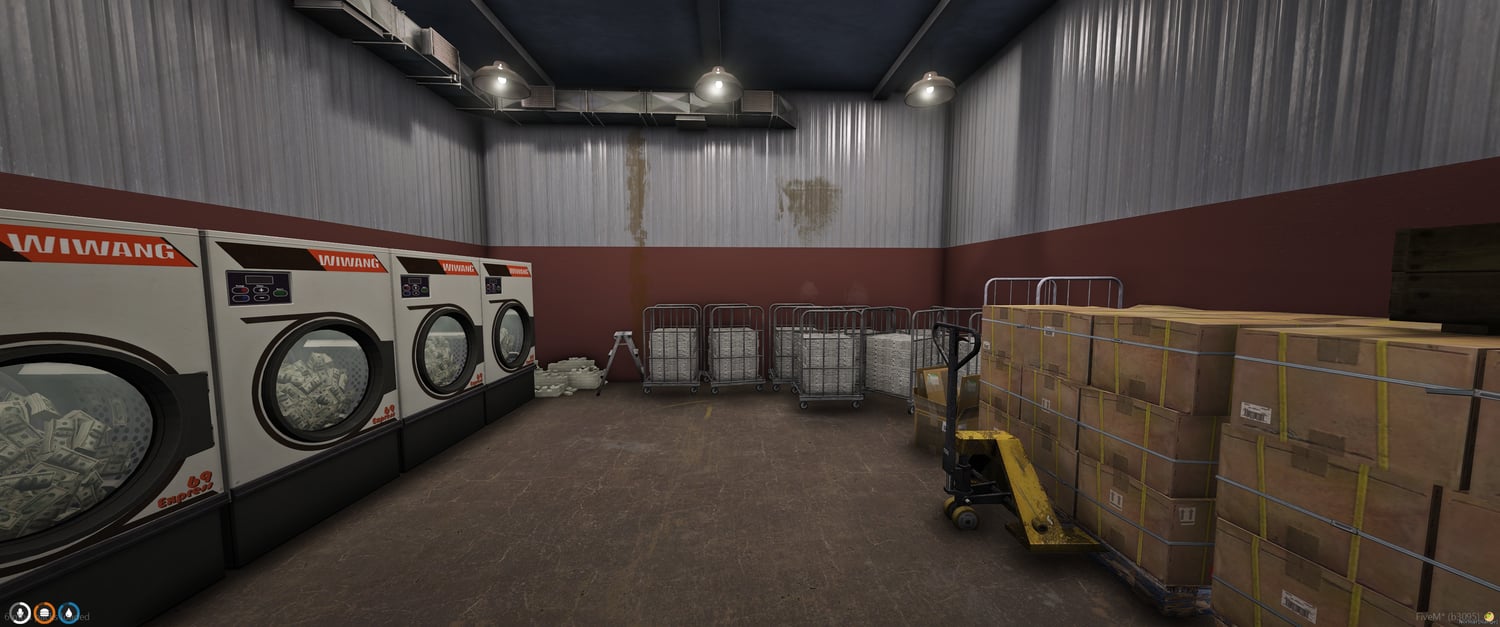
Task: Click the microphone voice status icon
Action: [x=20, y=613]
